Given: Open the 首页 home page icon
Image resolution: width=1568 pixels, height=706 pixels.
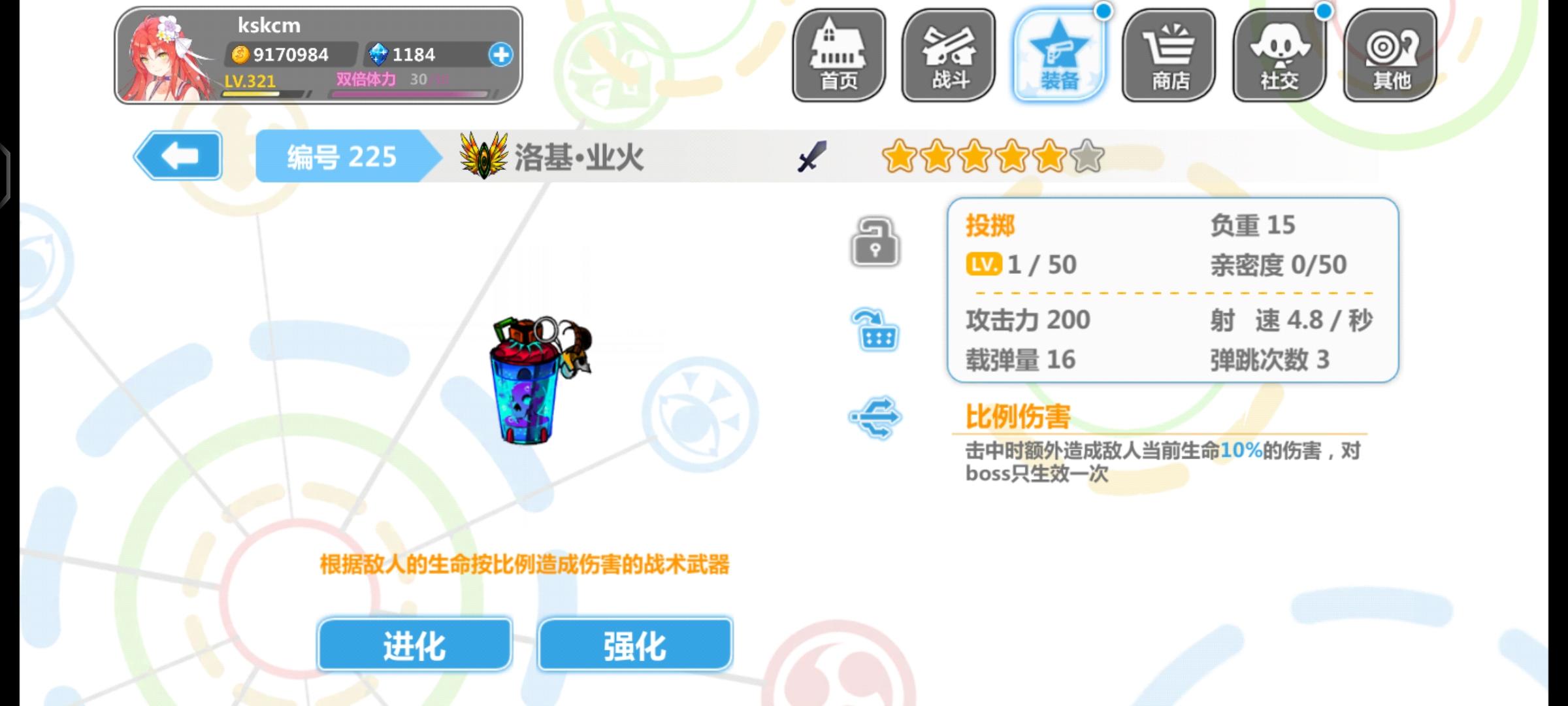Looking at the screenshot, I should (838, 56).
